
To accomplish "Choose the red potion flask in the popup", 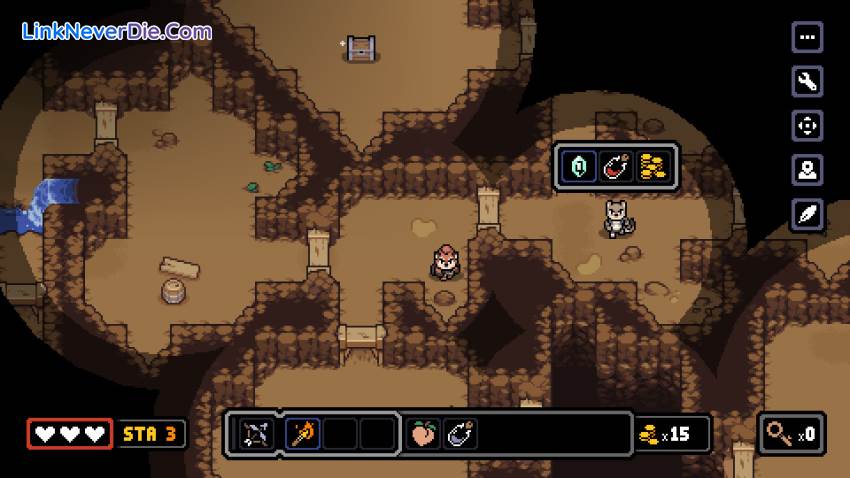I will point(616,166).
